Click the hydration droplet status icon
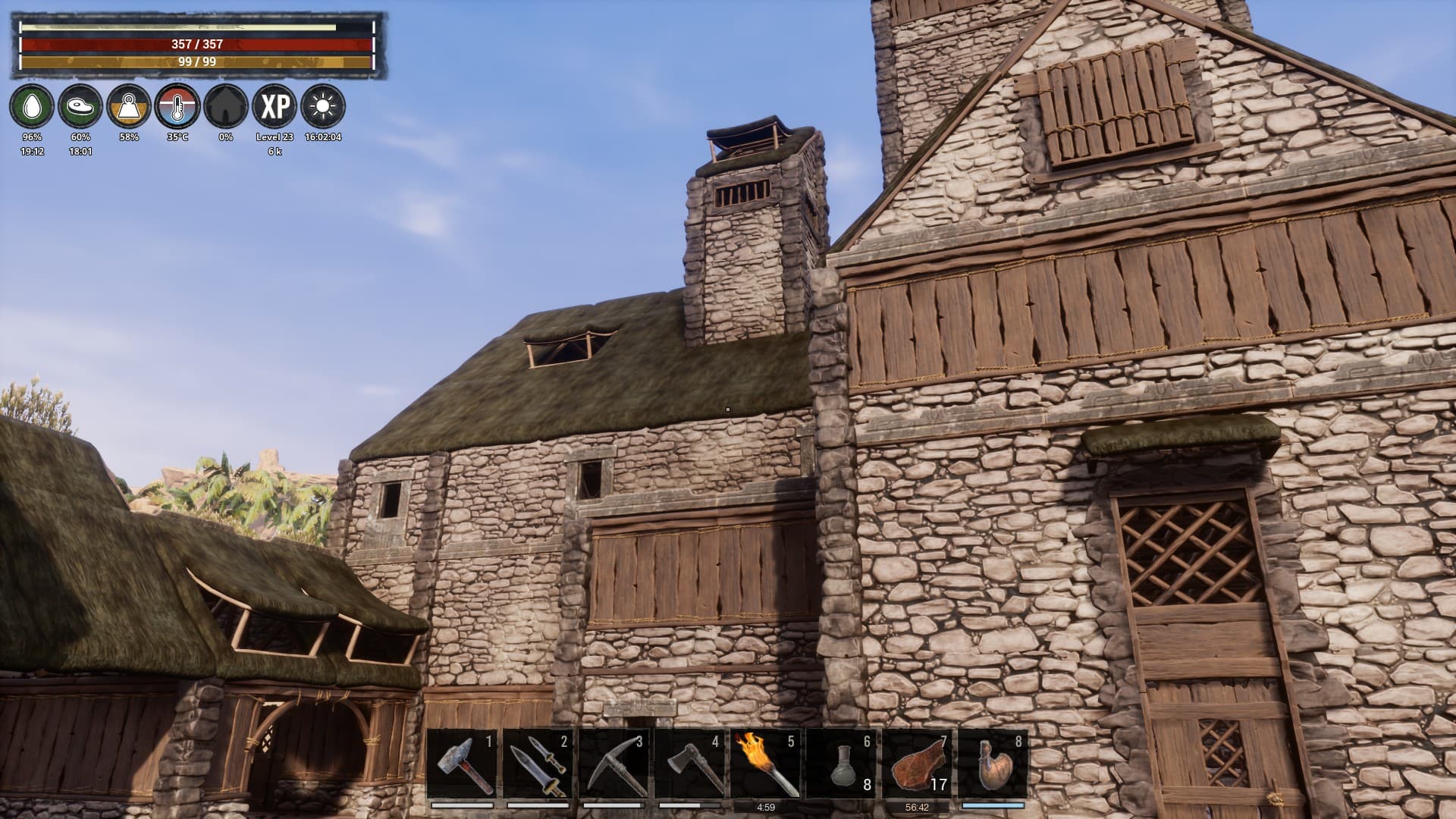1456x819 pixels. tap(31, 107)
